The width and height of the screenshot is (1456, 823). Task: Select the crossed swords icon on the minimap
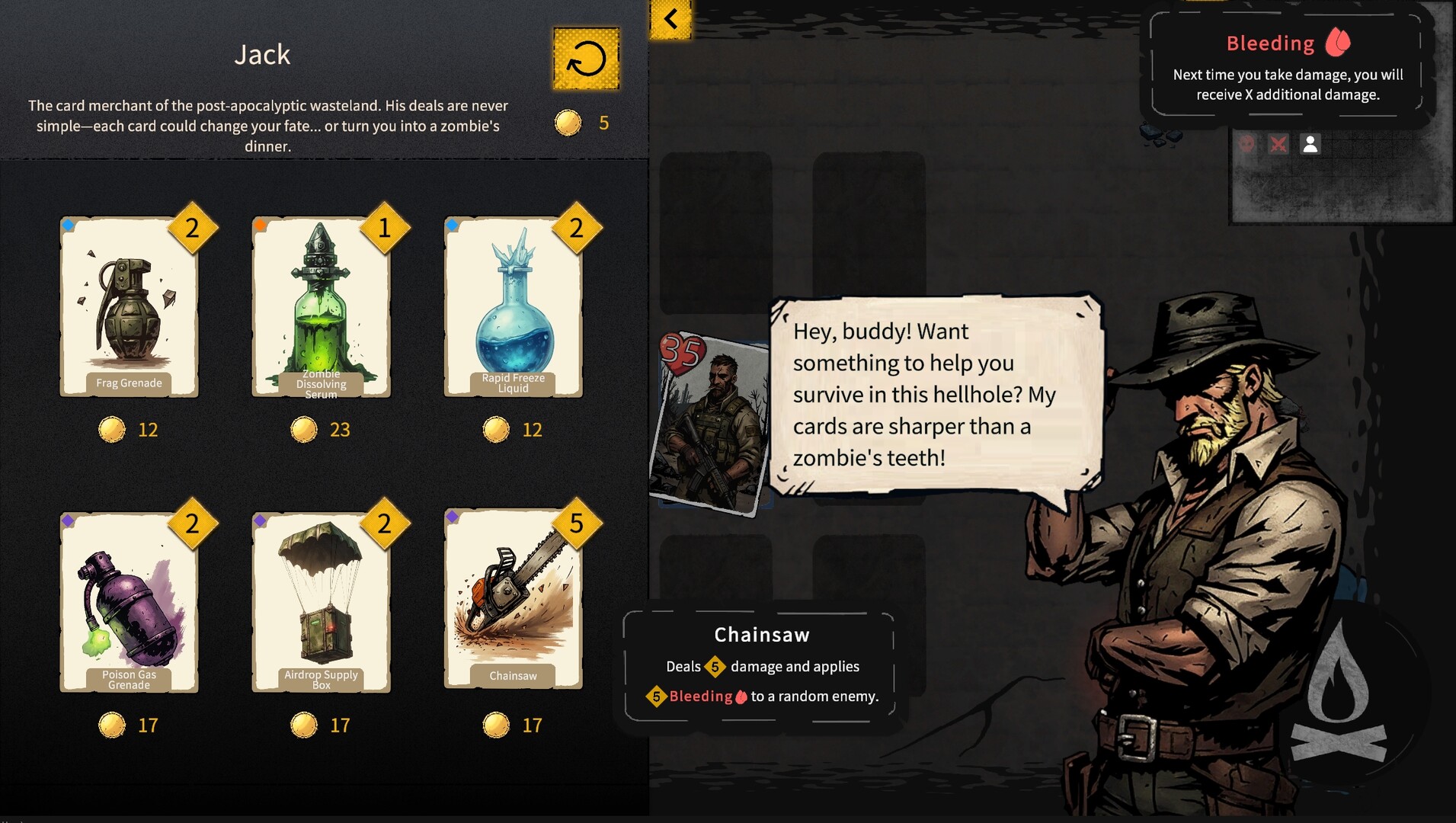click(x=1278, y=143)
